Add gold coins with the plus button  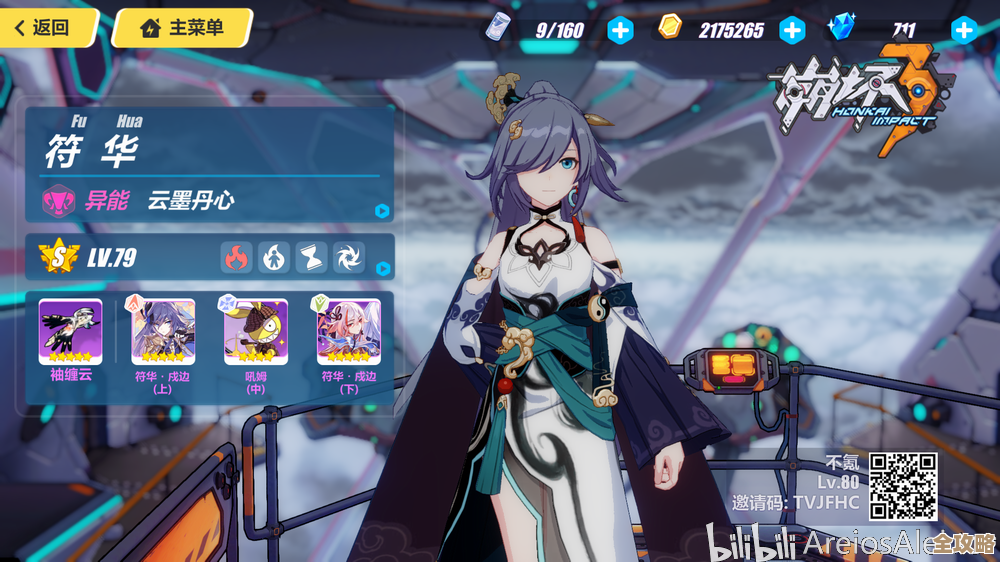[x=792, y=30]
